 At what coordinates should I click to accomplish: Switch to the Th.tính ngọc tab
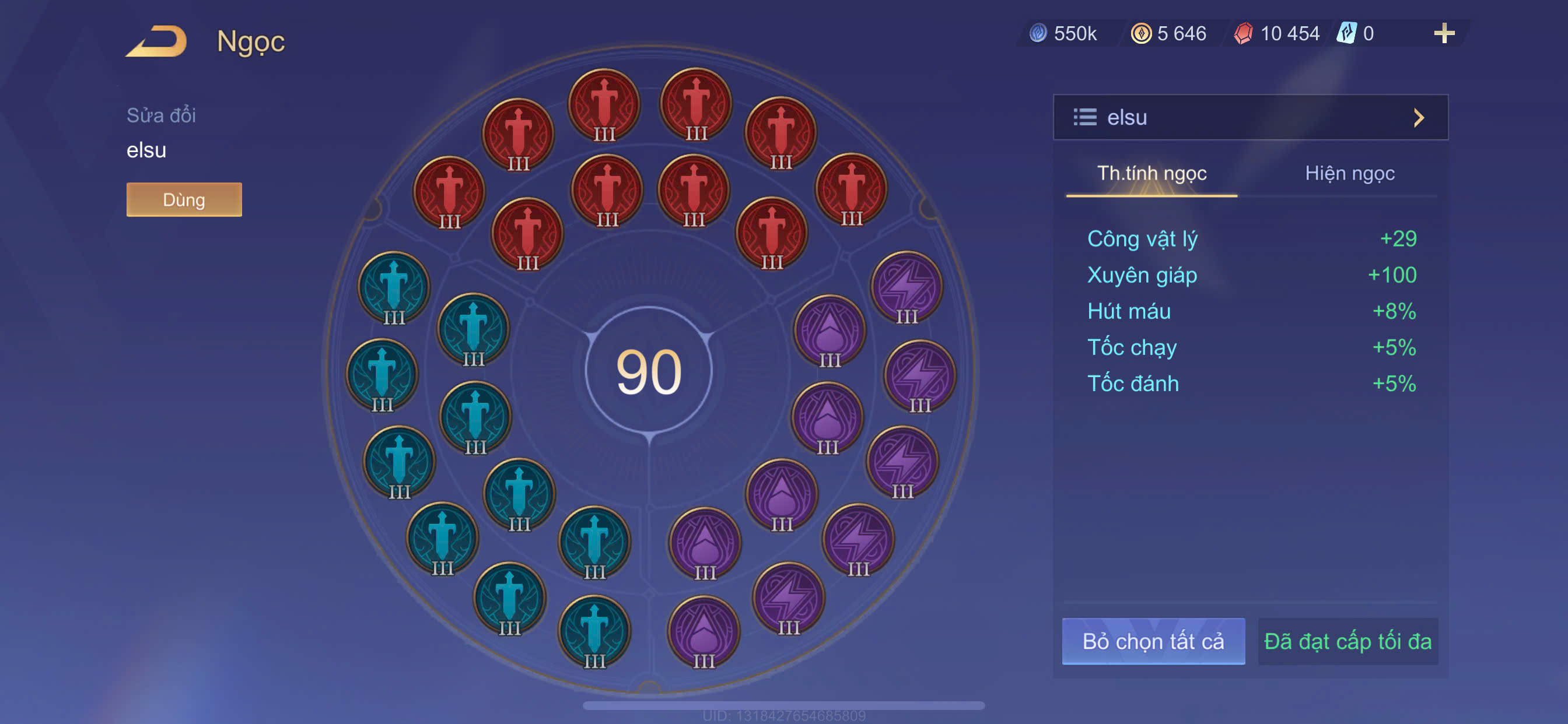click(1151, 174)
